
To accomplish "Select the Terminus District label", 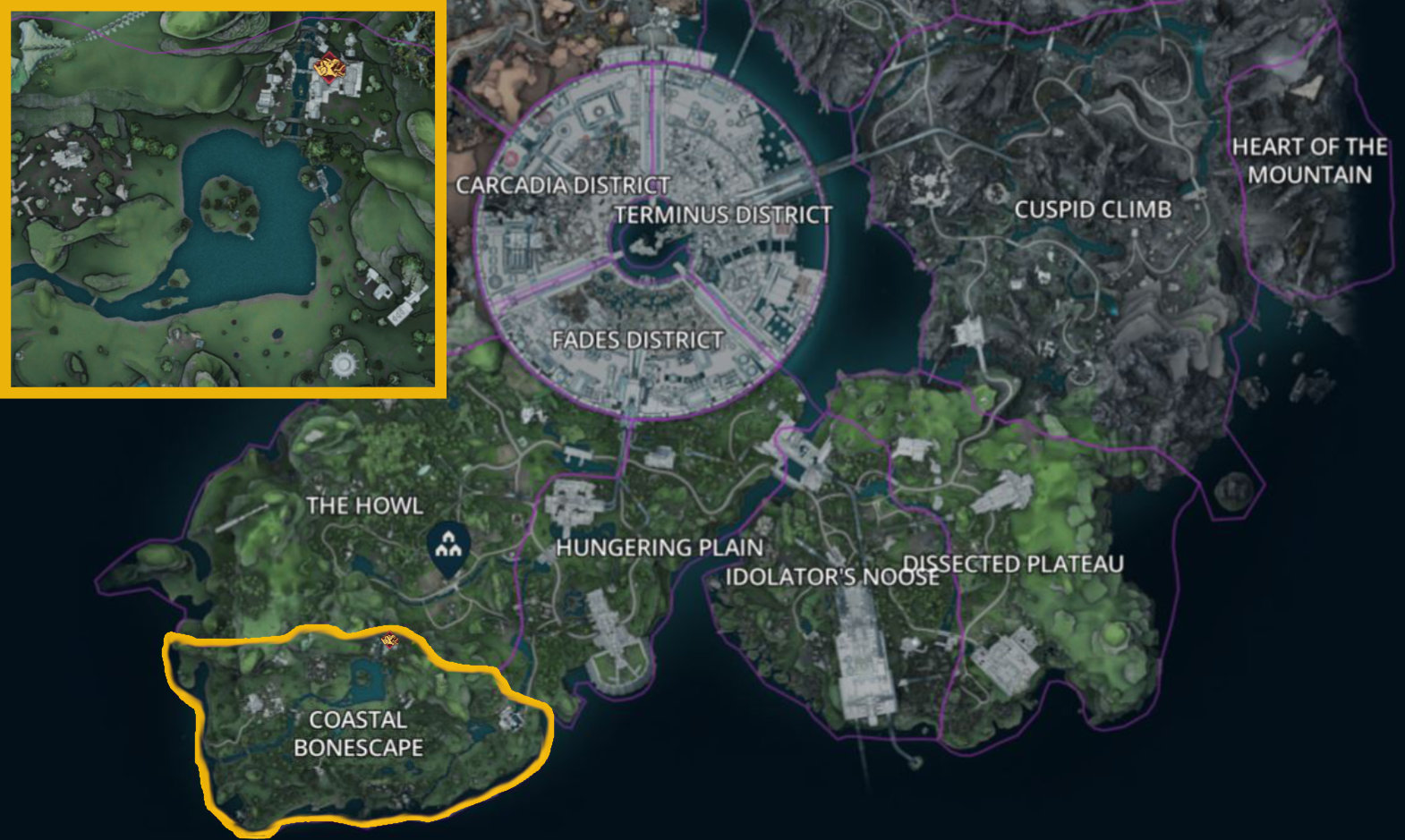I will pos(723,215).
